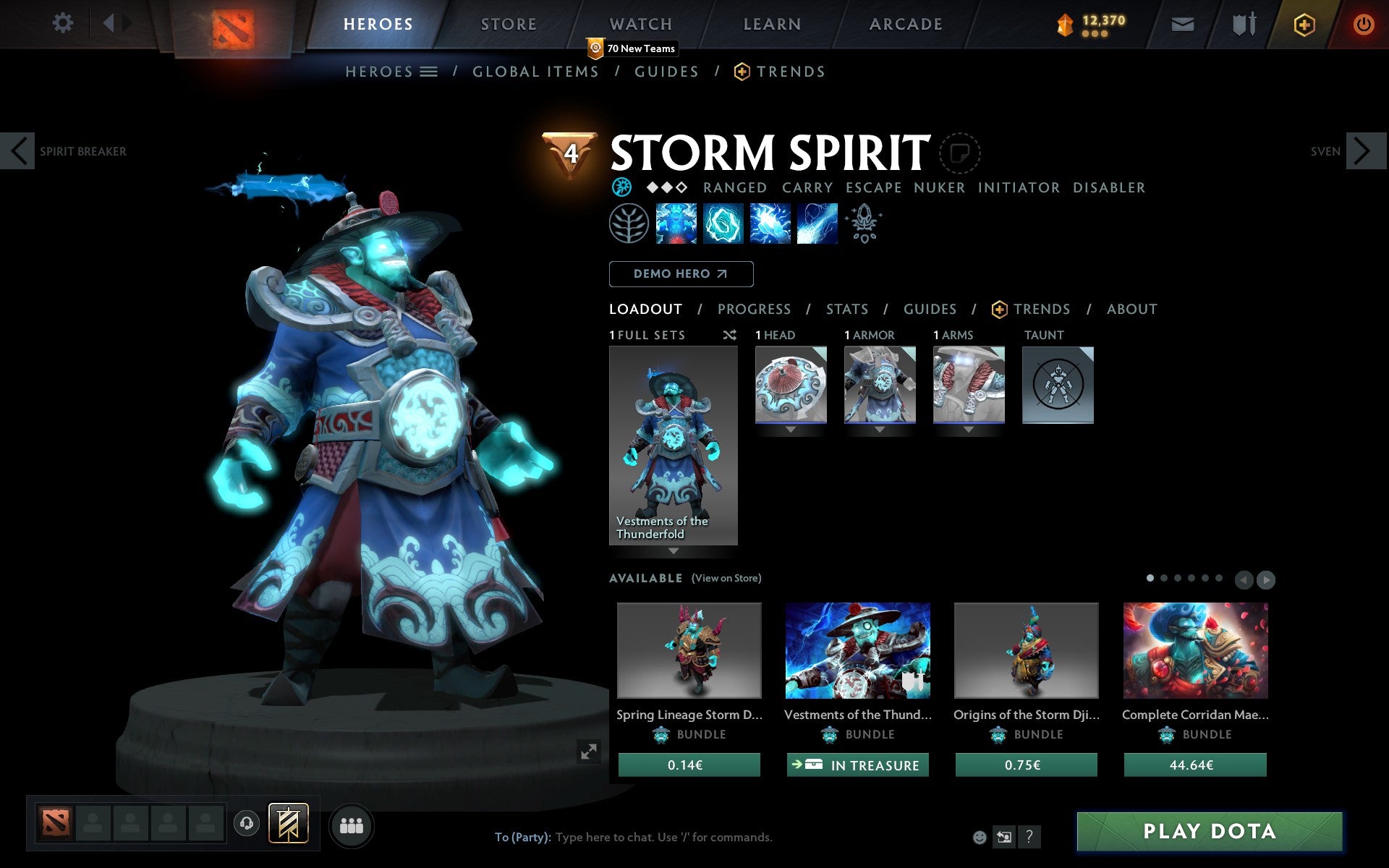The height and width of the screenshot is (868, 1389).
Task: Open the notifications mail icon top right
Action: [1182, 23]
